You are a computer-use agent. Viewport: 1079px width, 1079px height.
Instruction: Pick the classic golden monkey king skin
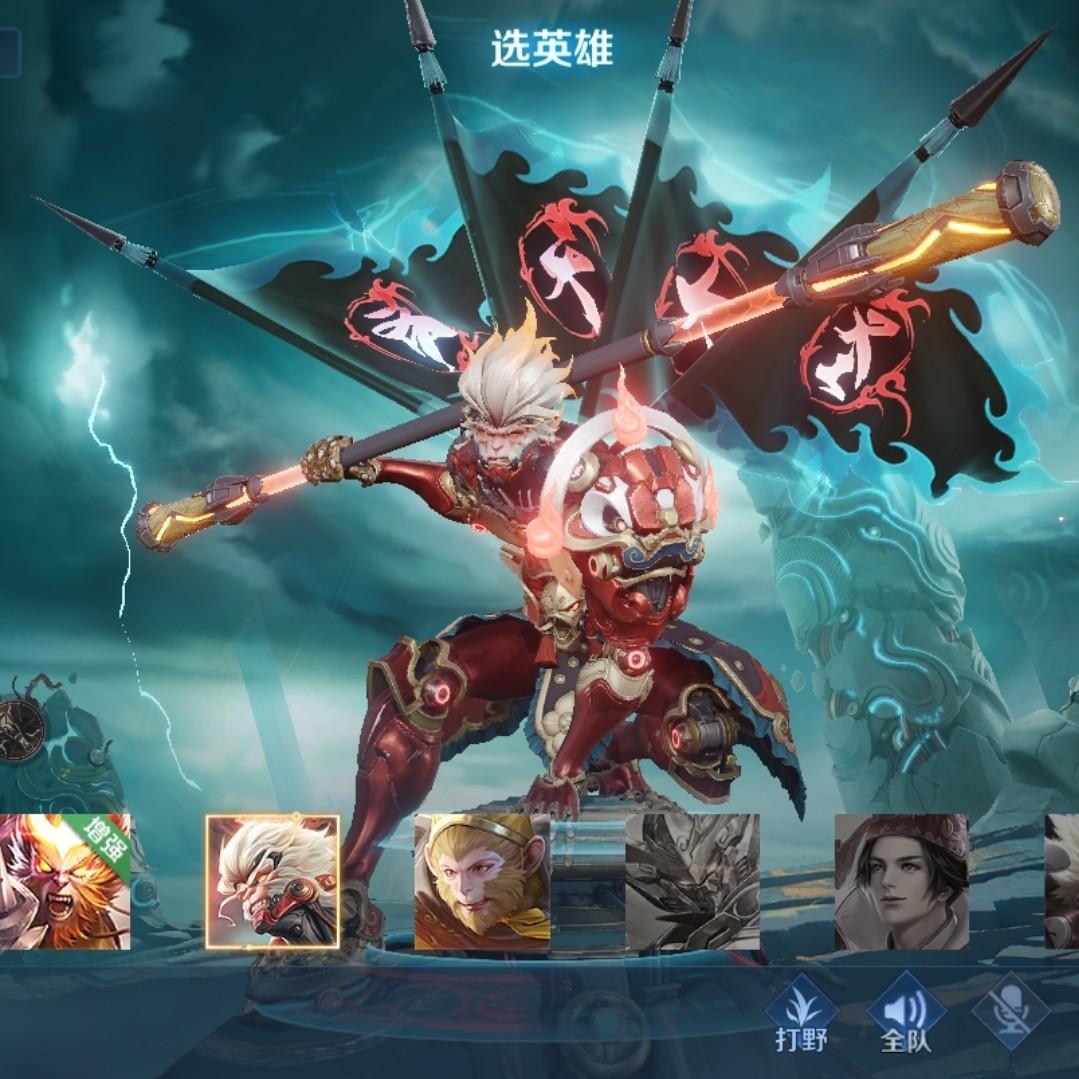pos(482,882)
